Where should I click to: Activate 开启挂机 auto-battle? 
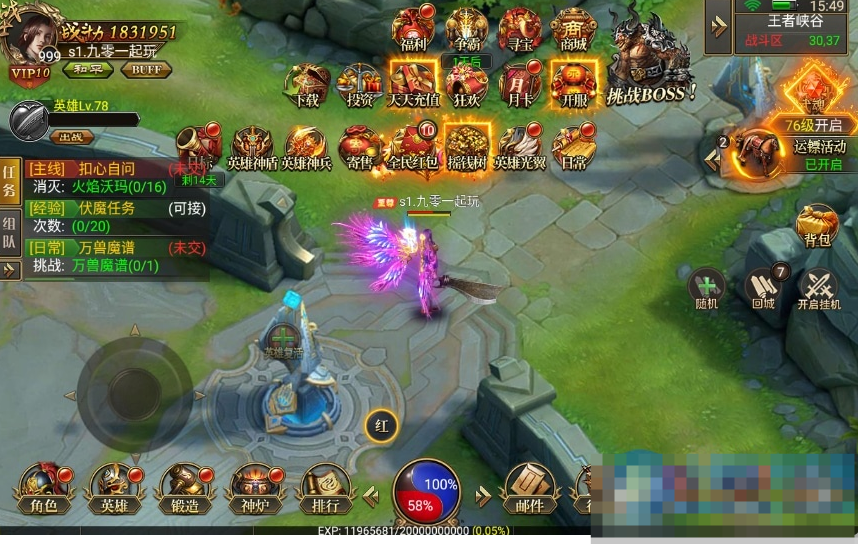pyautogui.click(x=820, y=290)
